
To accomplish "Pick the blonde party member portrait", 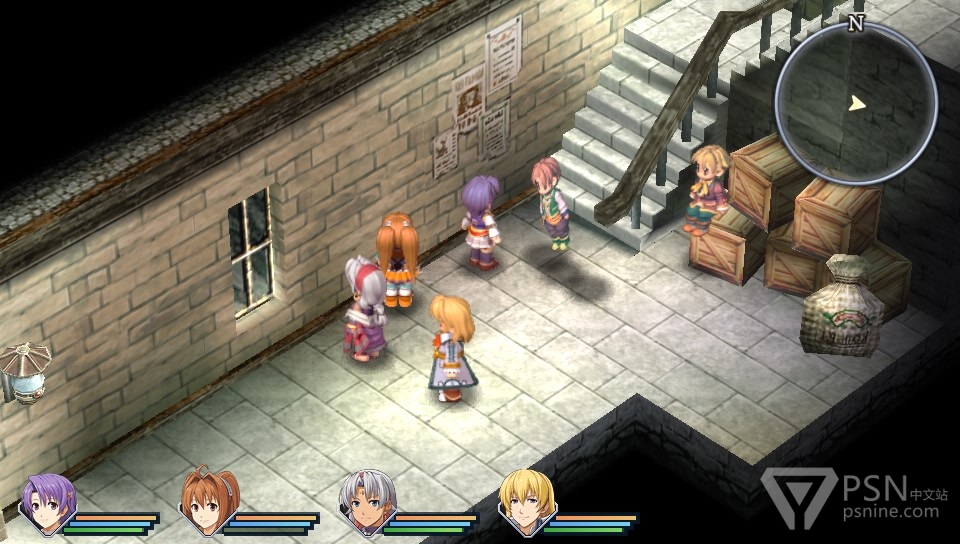I will click(x=527, y=500).
